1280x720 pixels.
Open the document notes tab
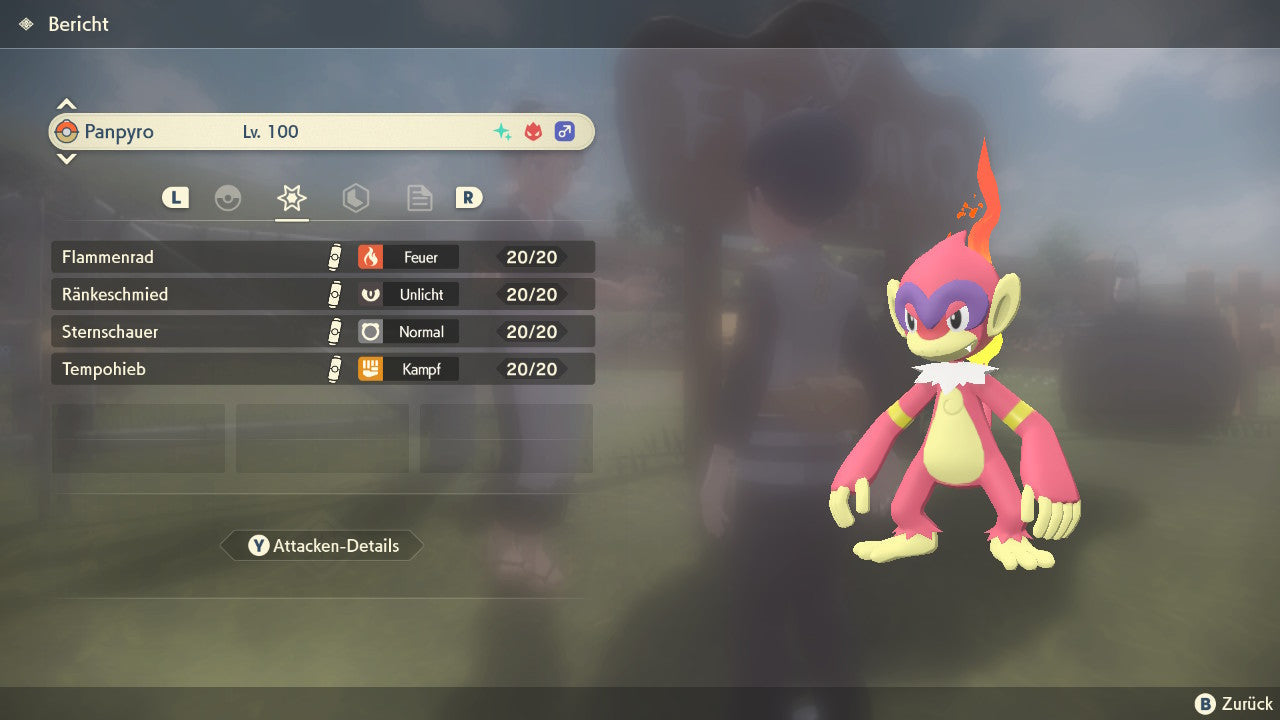pos(419,198)
